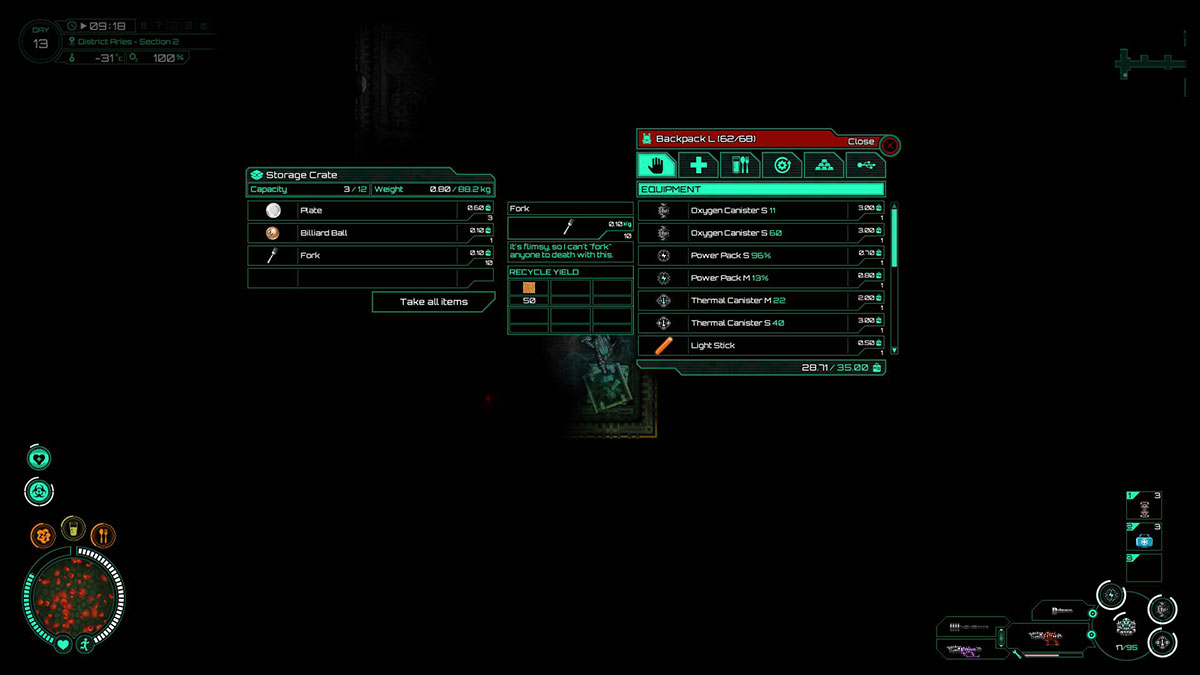Select Oxygen Canister S 11
This screenshot has height=675, width=1200.
[x=760, y=211]
